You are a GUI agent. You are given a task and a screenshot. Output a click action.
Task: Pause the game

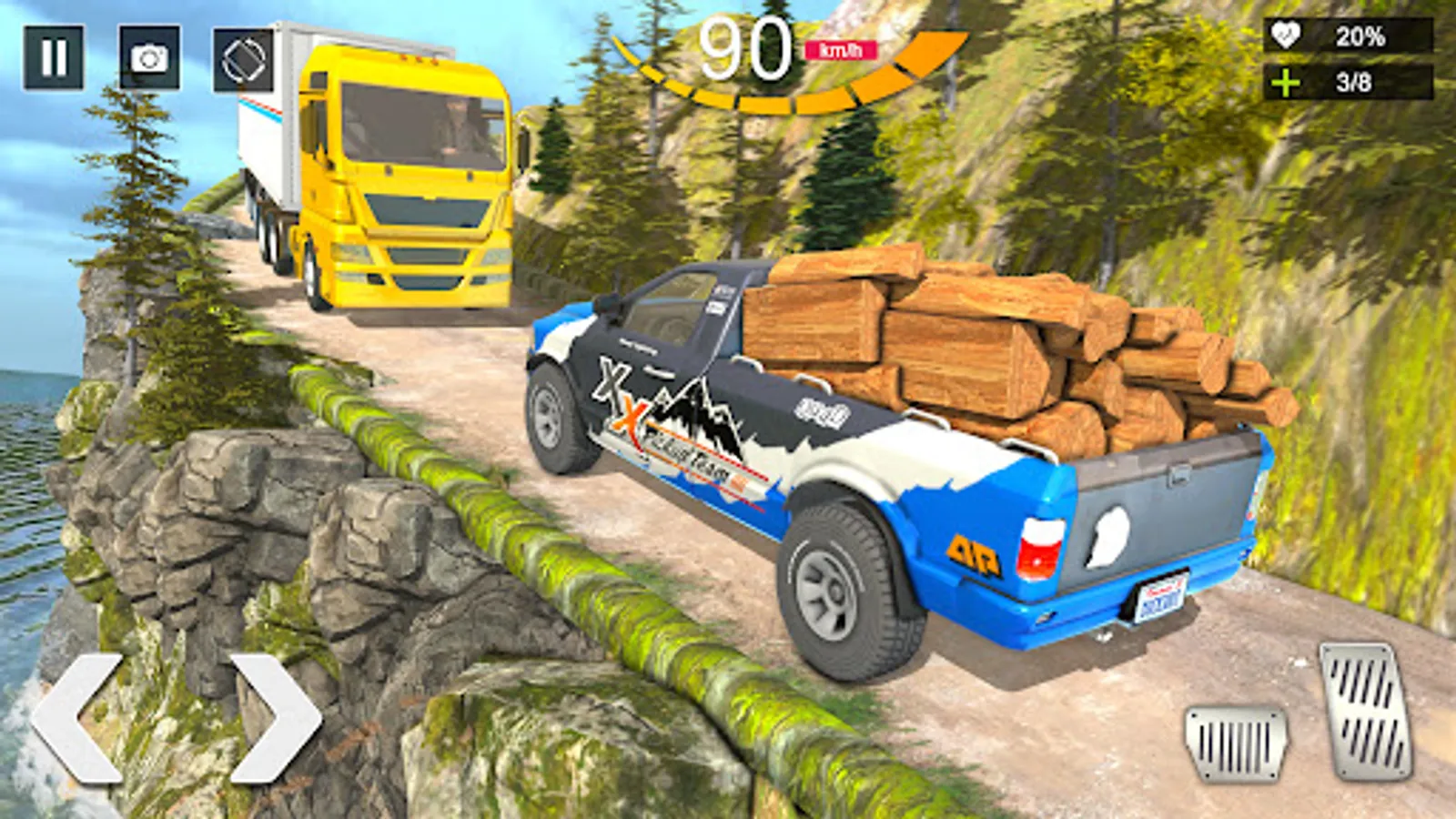point(54,58)
